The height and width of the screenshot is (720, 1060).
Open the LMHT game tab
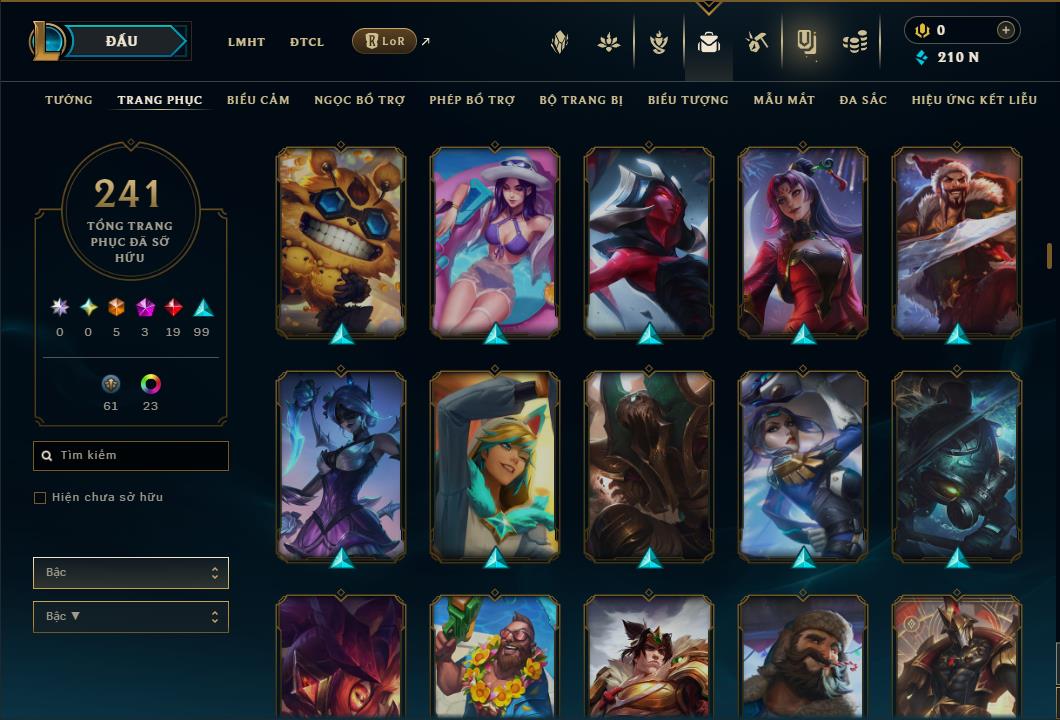coord(246,42)
